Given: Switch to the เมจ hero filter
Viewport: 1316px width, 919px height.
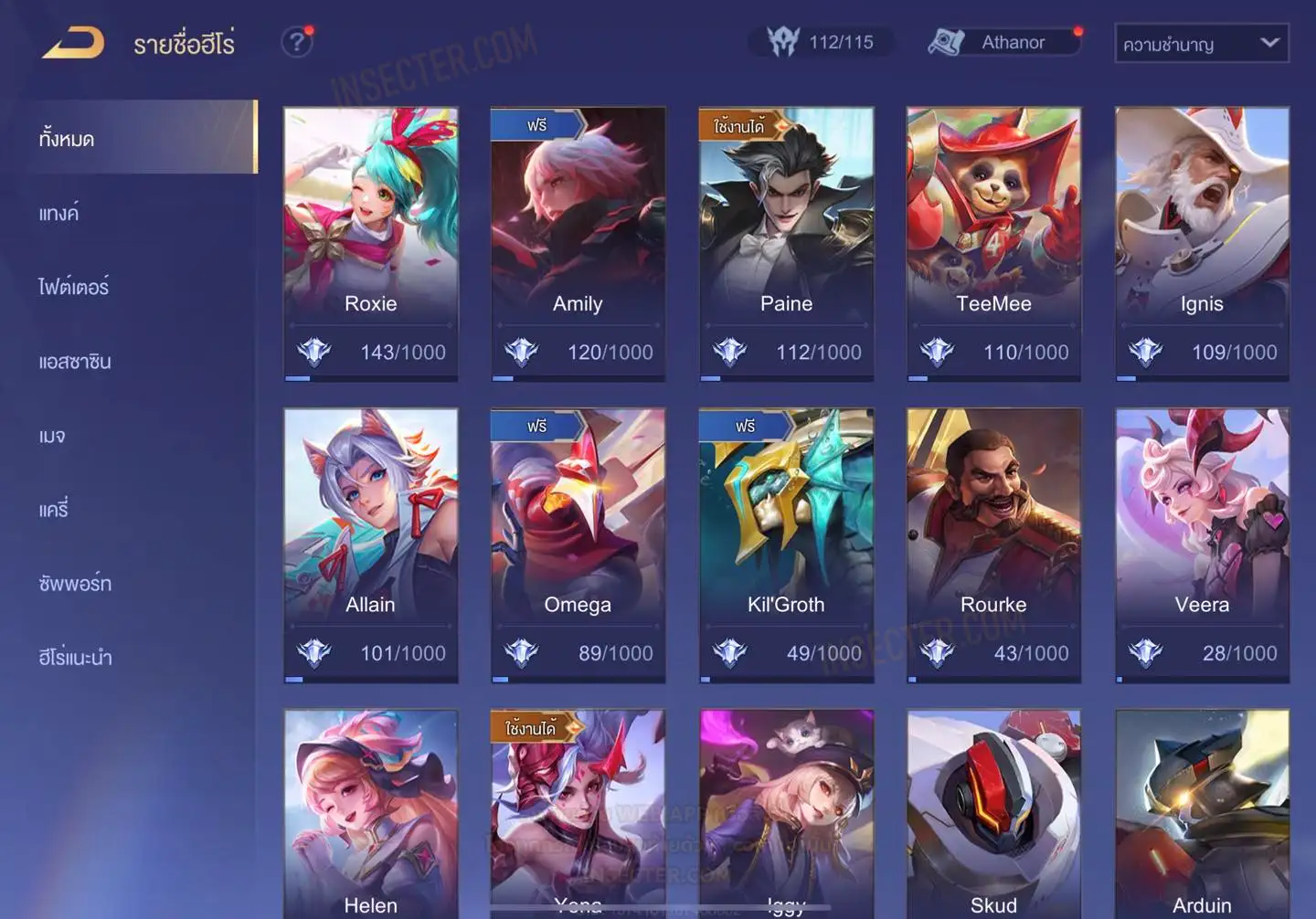Looking at the screenshot, I should pos(52,437).
